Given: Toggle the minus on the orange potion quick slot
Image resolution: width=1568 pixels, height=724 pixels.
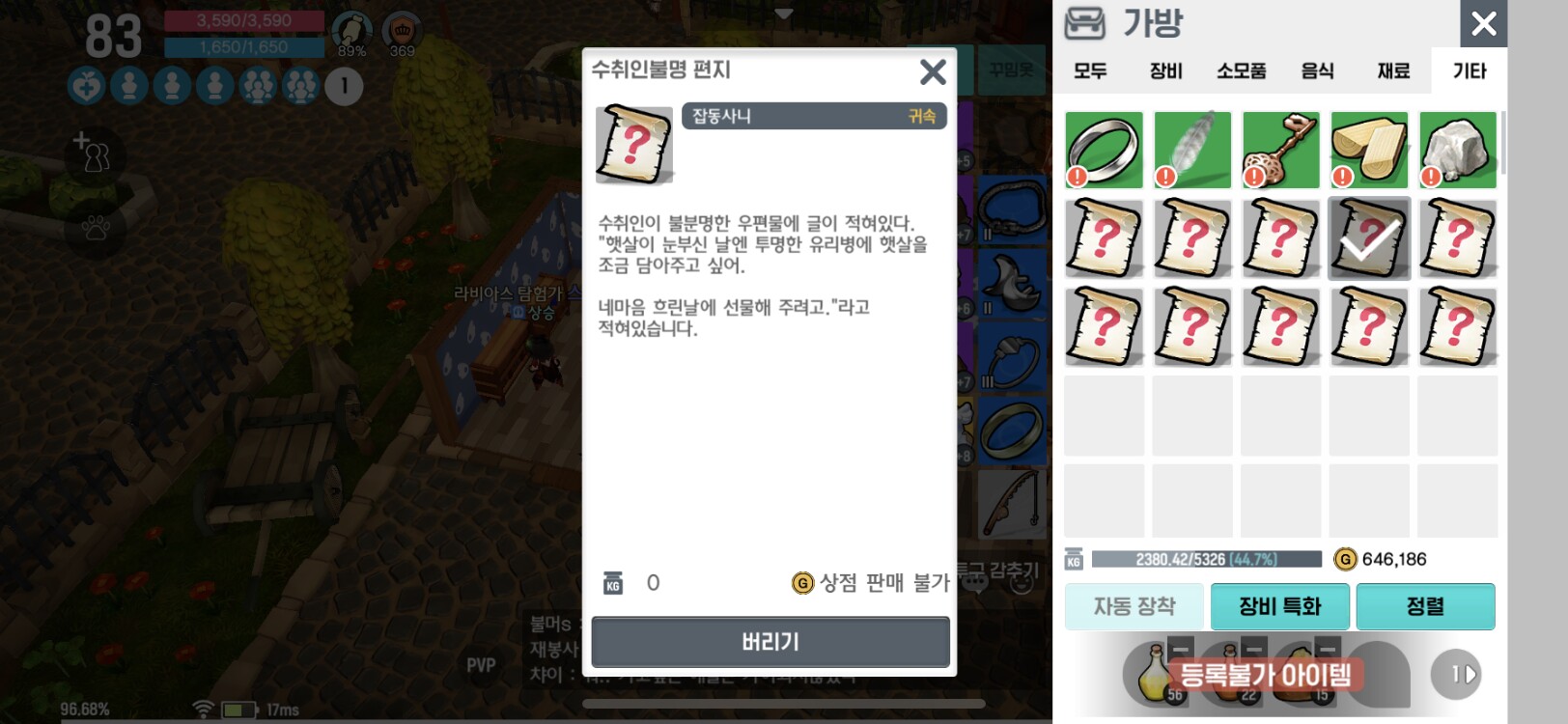Looking at the screenshot, I should (x=1254, y=650).
